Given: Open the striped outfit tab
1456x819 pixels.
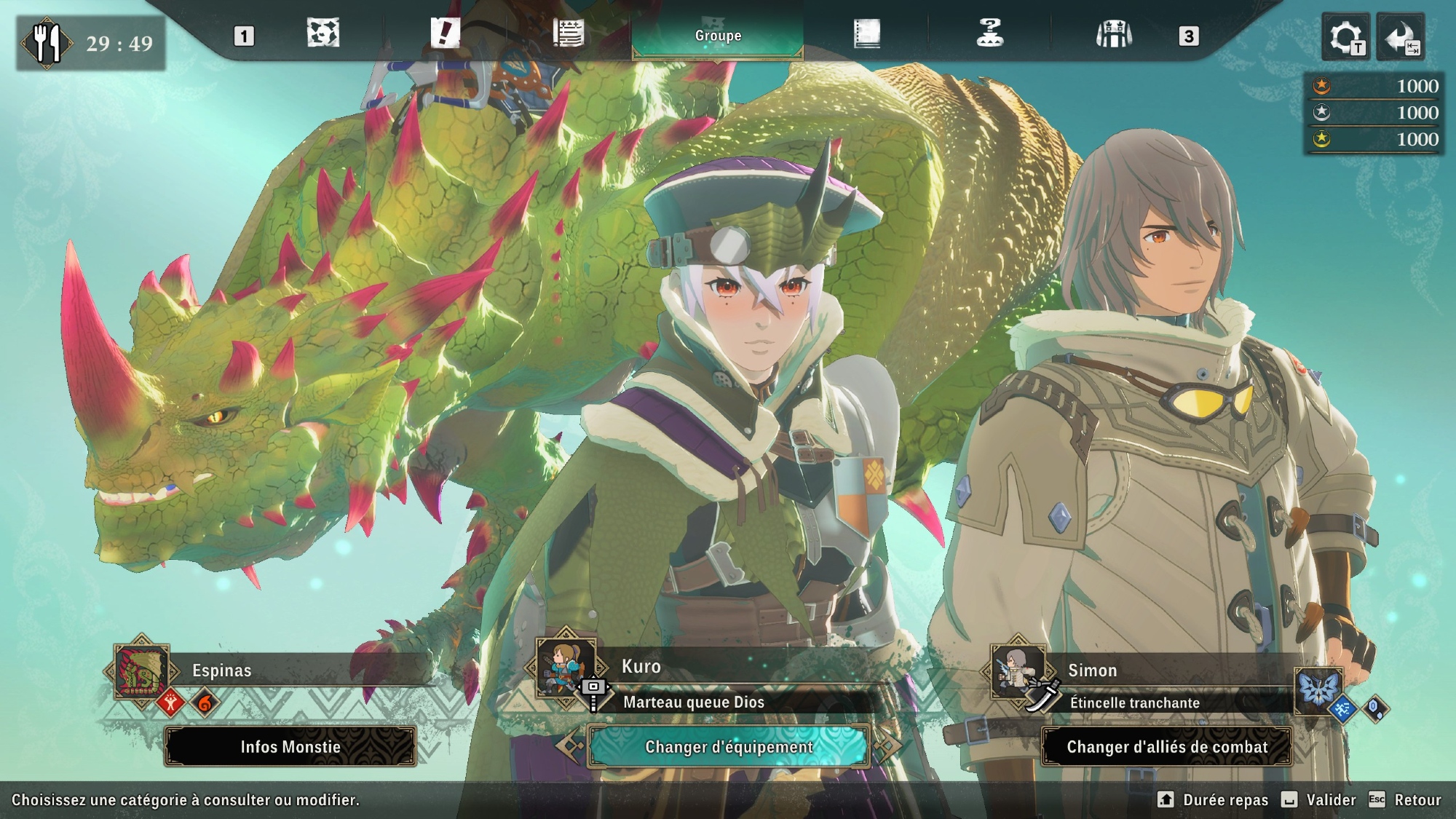Looking at the screenshot, I should click(x=1114, y=33).
